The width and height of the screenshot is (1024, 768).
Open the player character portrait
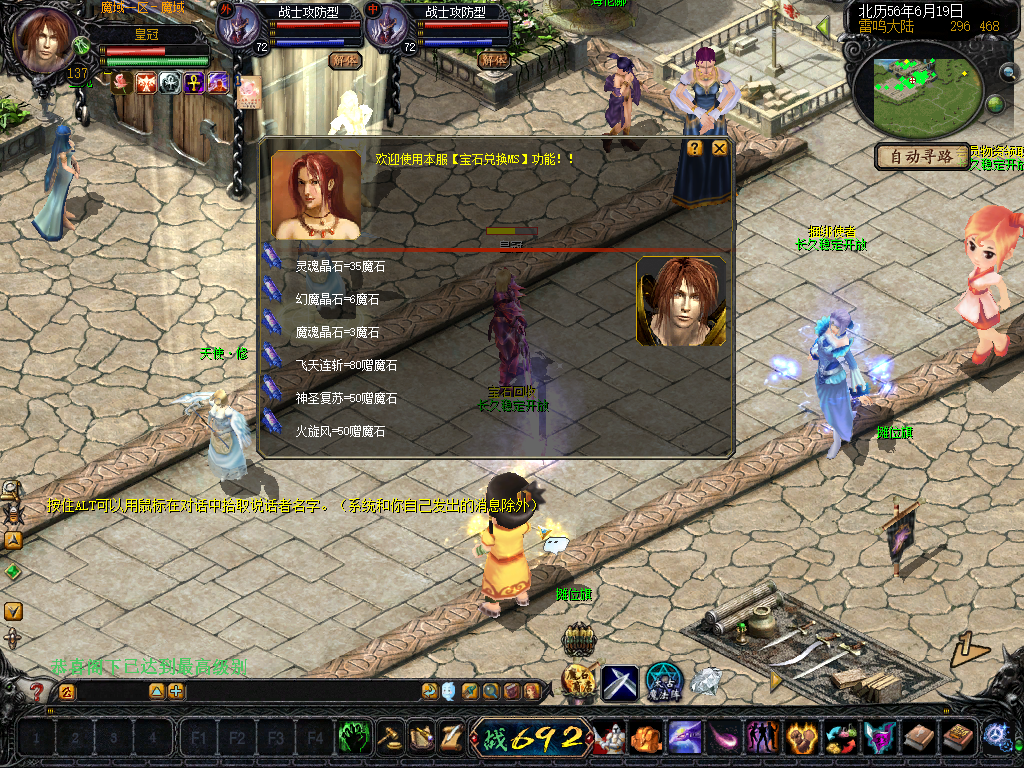tap(42, 40)
